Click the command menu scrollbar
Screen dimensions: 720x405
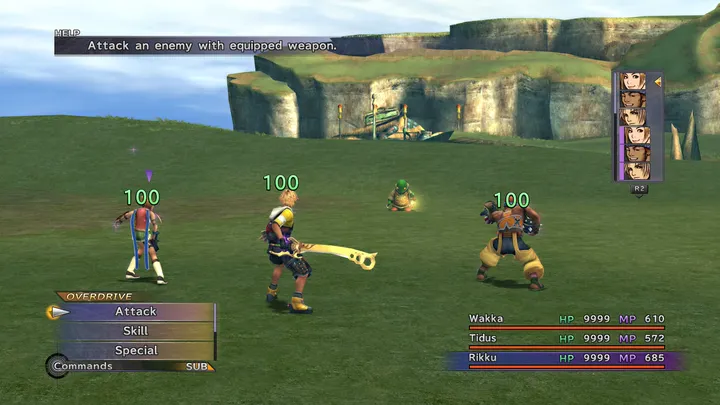[215, 330]
